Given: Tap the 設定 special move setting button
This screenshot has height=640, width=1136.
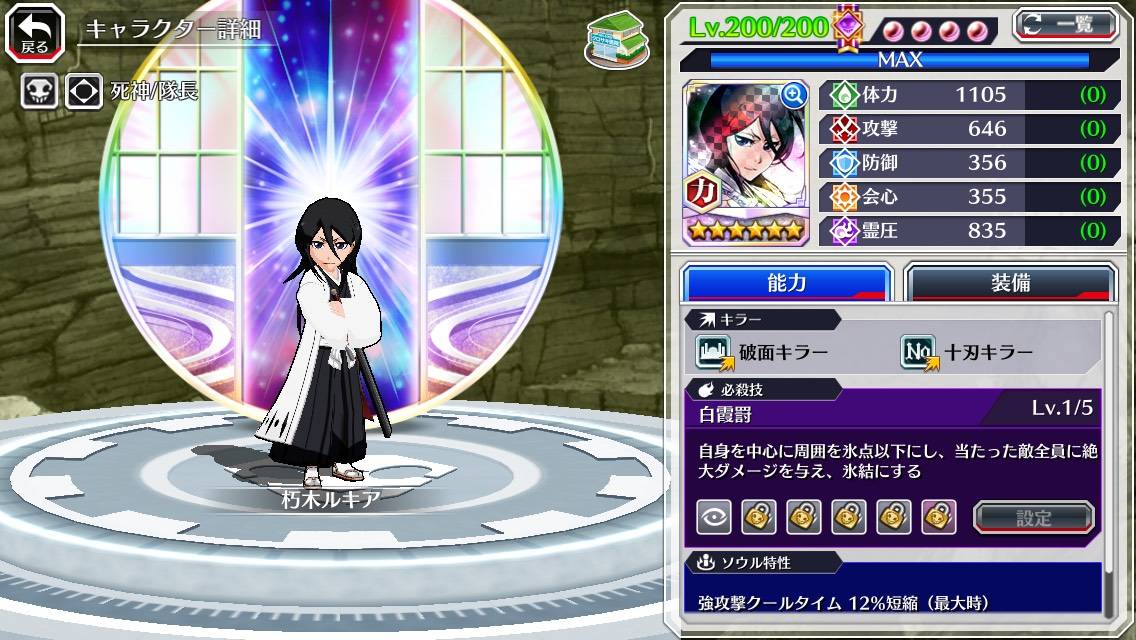Looking at the screenshot, I should click(x=1034, y=517).
